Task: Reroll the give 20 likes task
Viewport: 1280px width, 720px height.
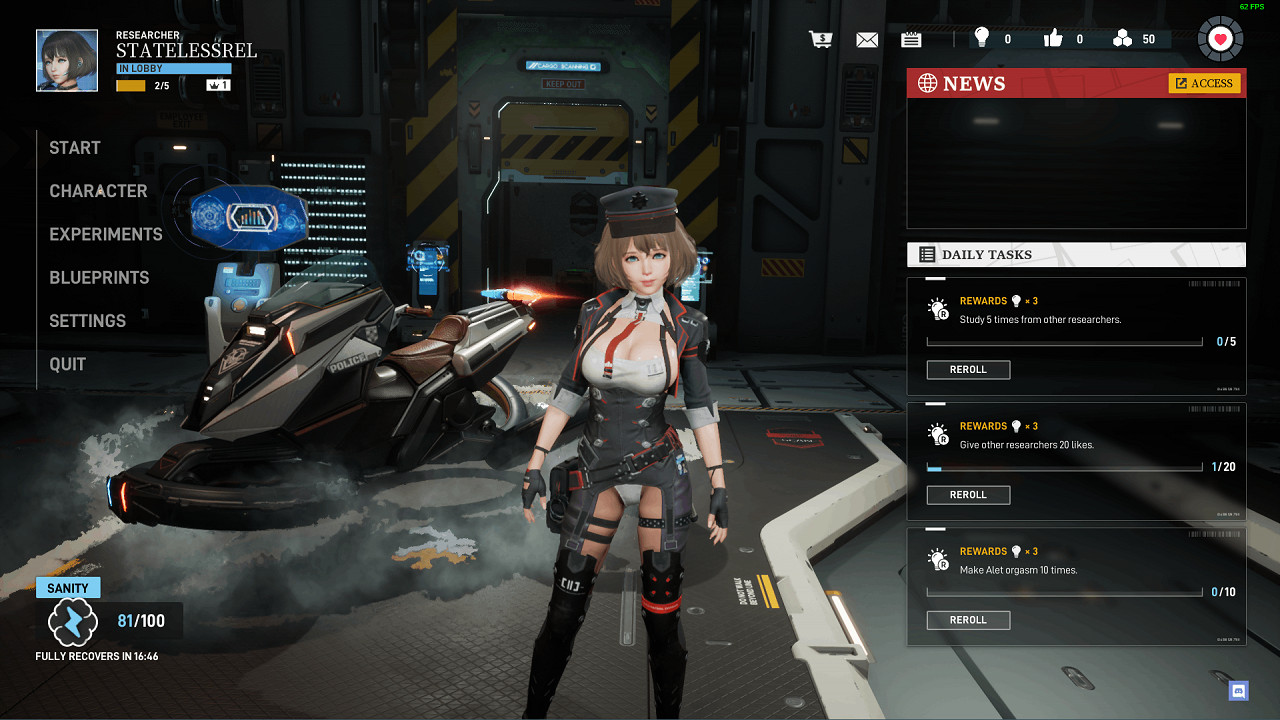Action: tap(968, 495)
